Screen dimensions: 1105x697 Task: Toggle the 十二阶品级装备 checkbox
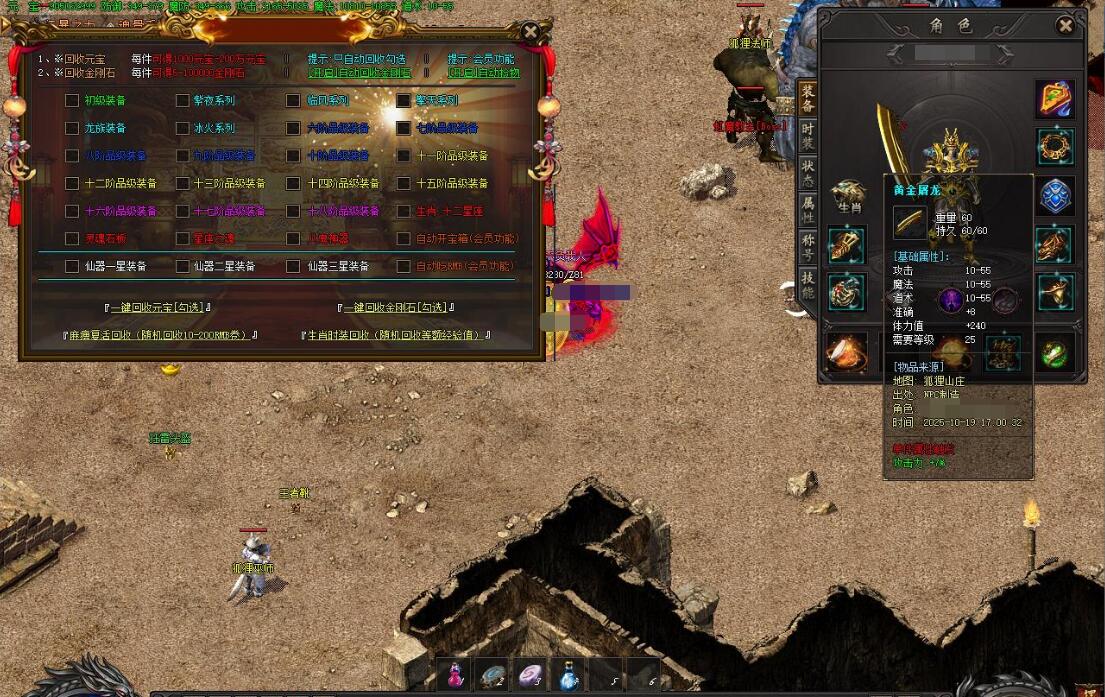pos(72,183)
